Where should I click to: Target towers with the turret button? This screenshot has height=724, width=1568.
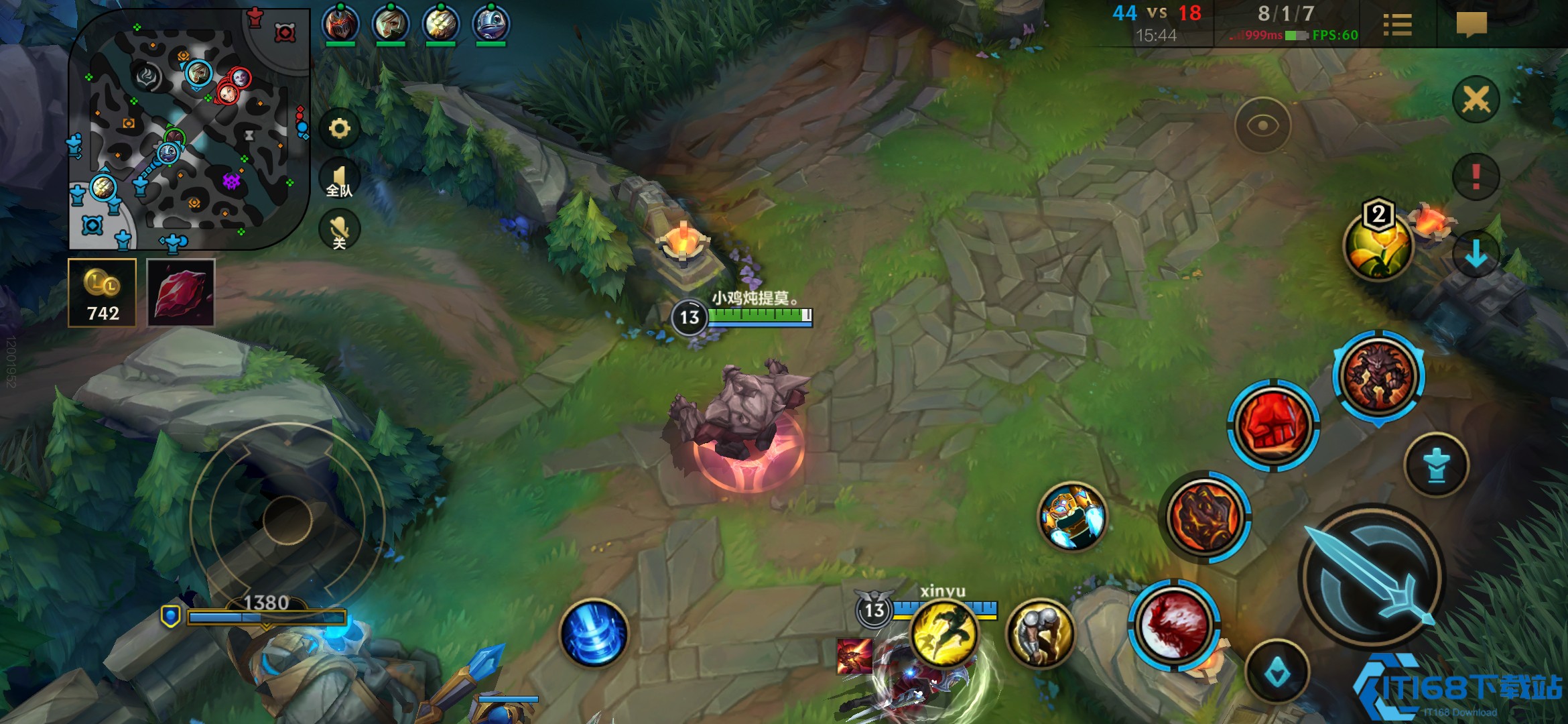coord(1436,465)
